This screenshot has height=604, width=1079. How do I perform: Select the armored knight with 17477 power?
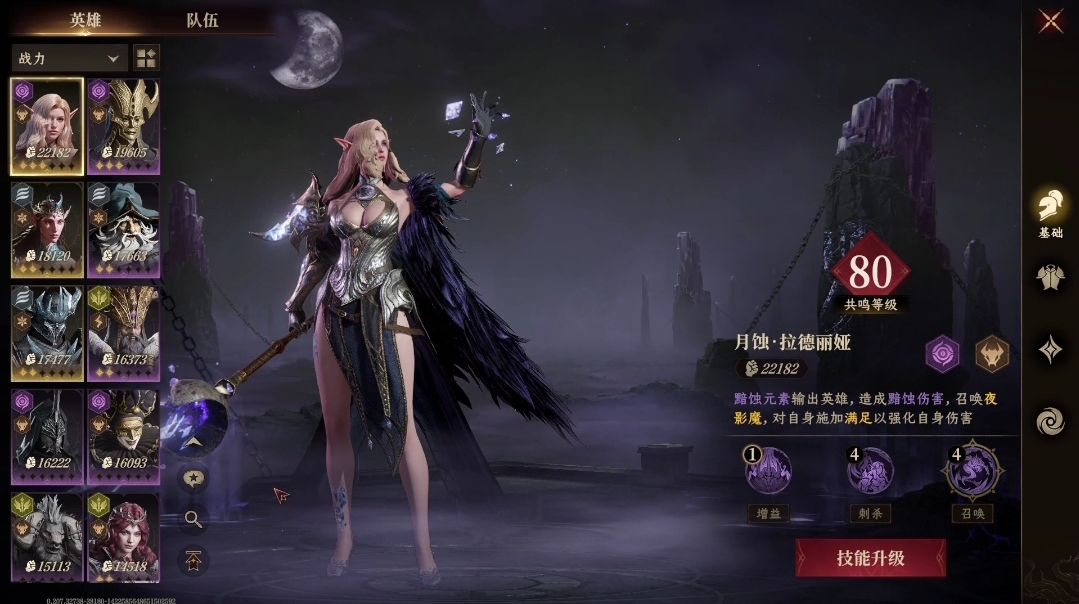47,333
